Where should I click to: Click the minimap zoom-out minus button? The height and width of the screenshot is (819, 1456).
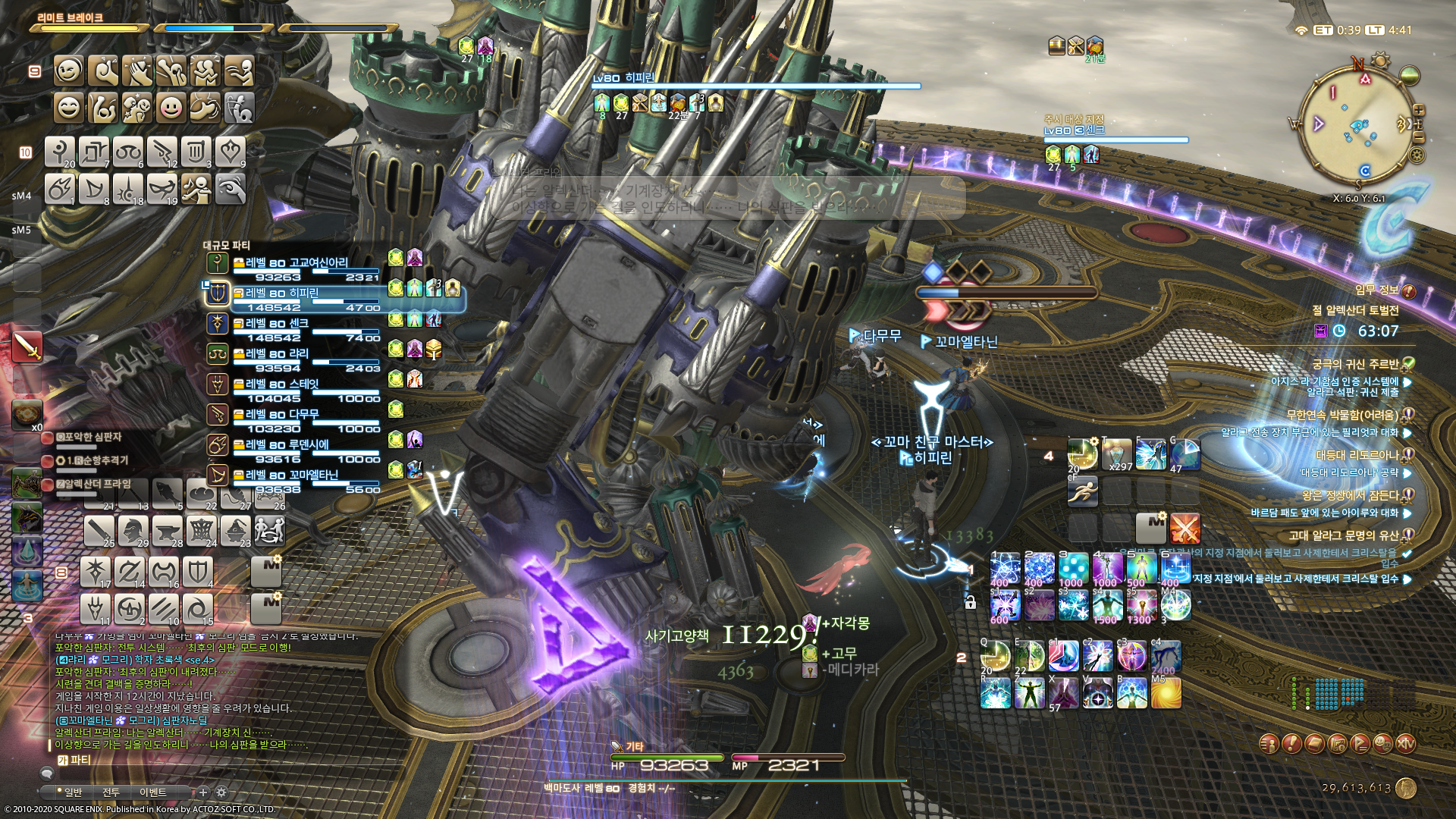point(1418,137)
